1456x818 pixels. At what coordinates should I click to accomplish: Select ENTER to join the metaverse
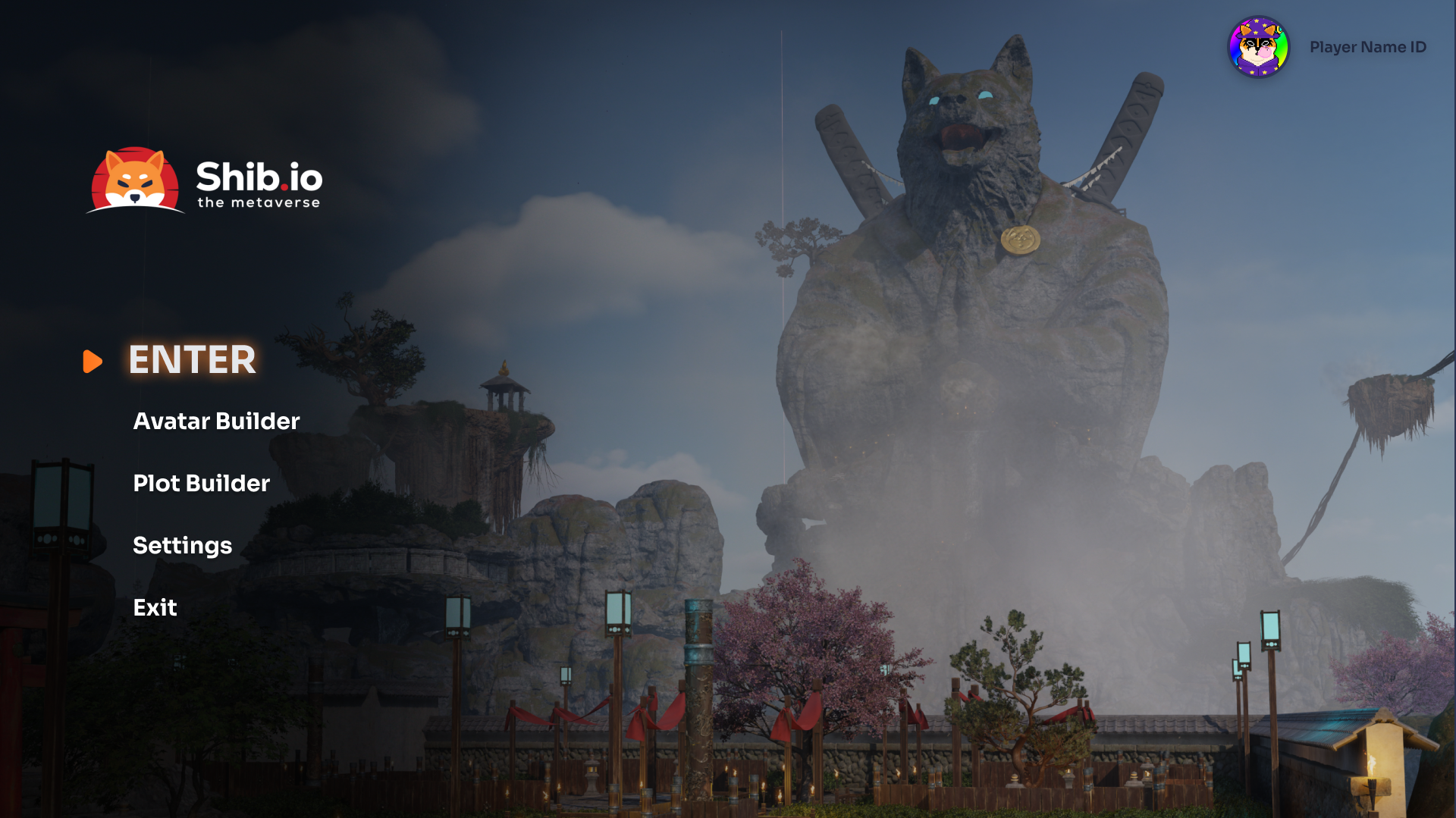[x=192, y=360]
